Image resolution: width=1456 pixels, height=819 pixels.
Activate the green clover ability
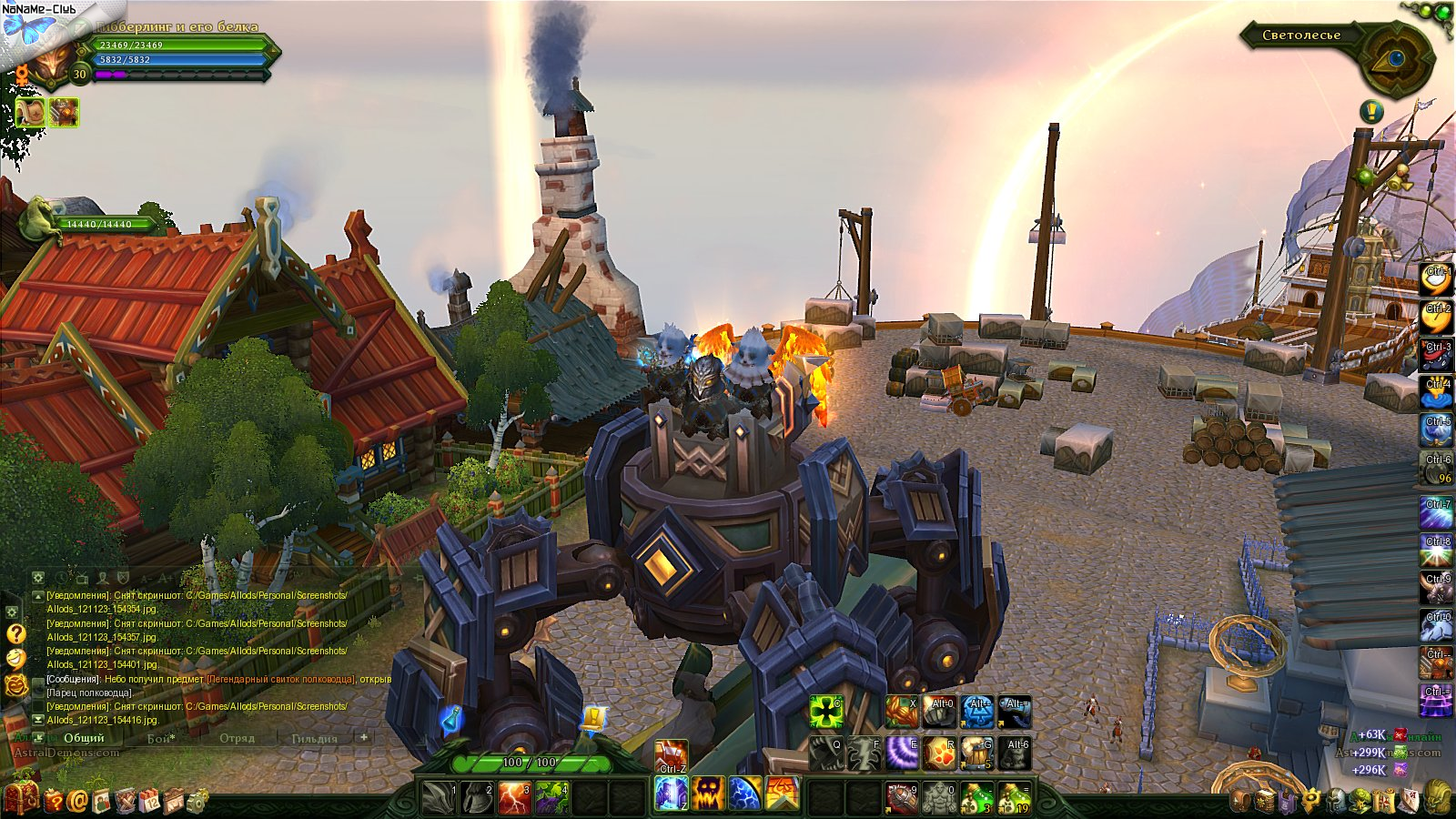[x=826, y=712]
